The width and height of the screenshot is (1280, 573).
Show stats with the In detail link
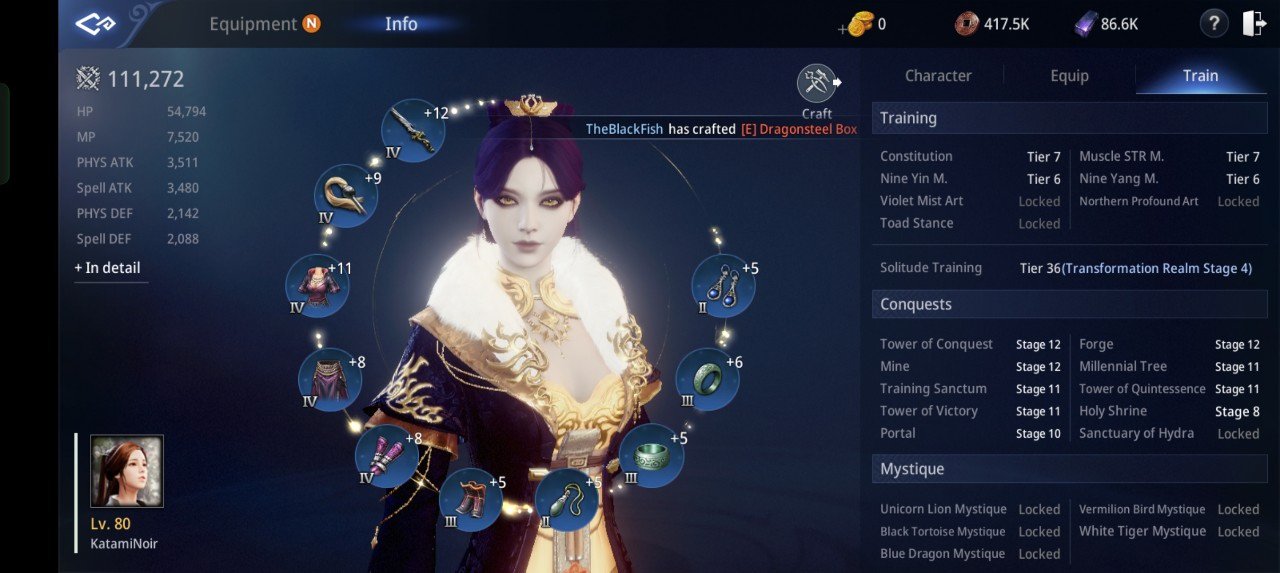(107, 268)
